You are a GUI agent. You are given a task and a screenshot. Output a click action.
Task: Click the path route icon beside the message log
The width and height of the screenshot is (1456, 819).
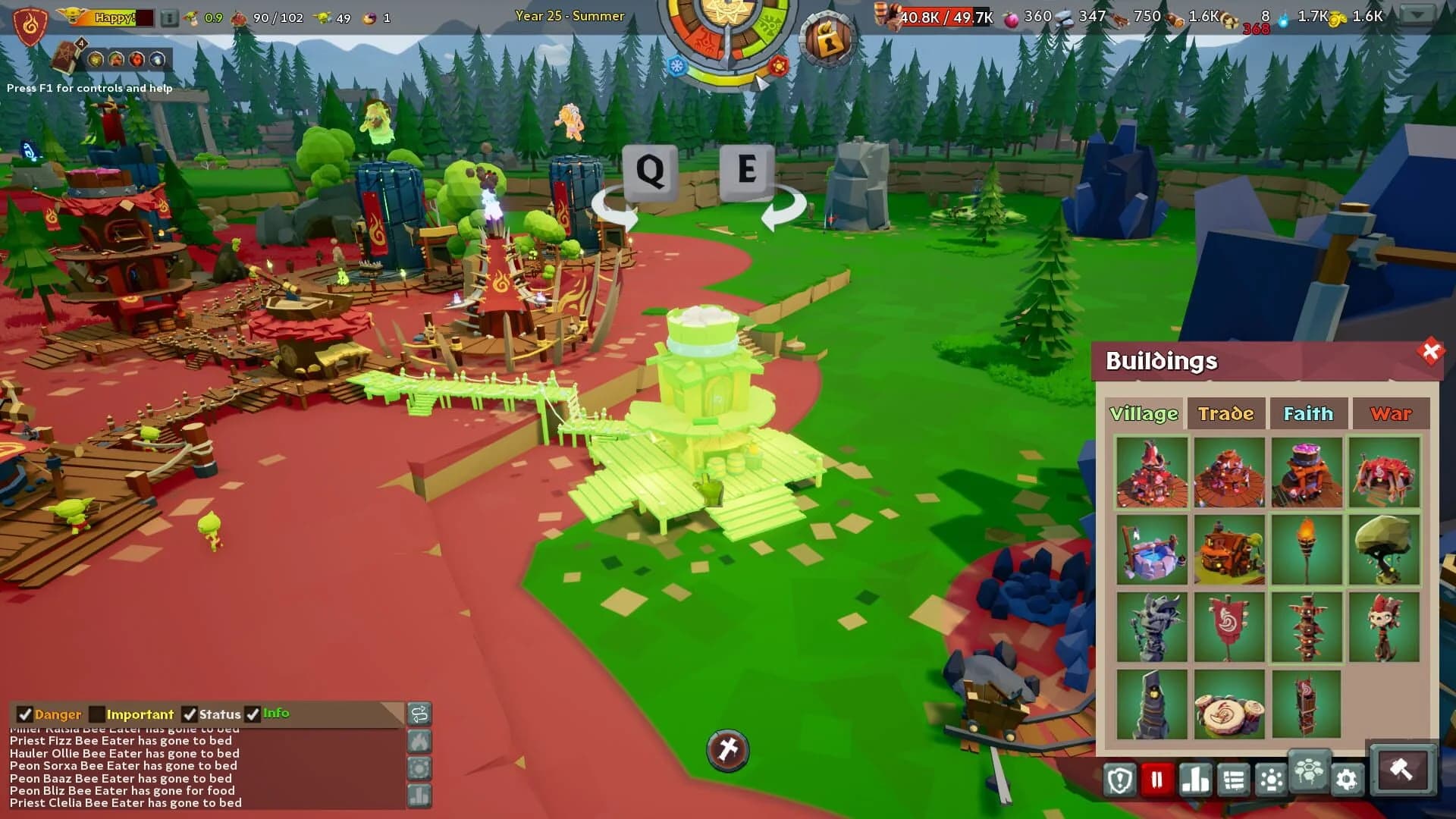click(x=420, y=714)
